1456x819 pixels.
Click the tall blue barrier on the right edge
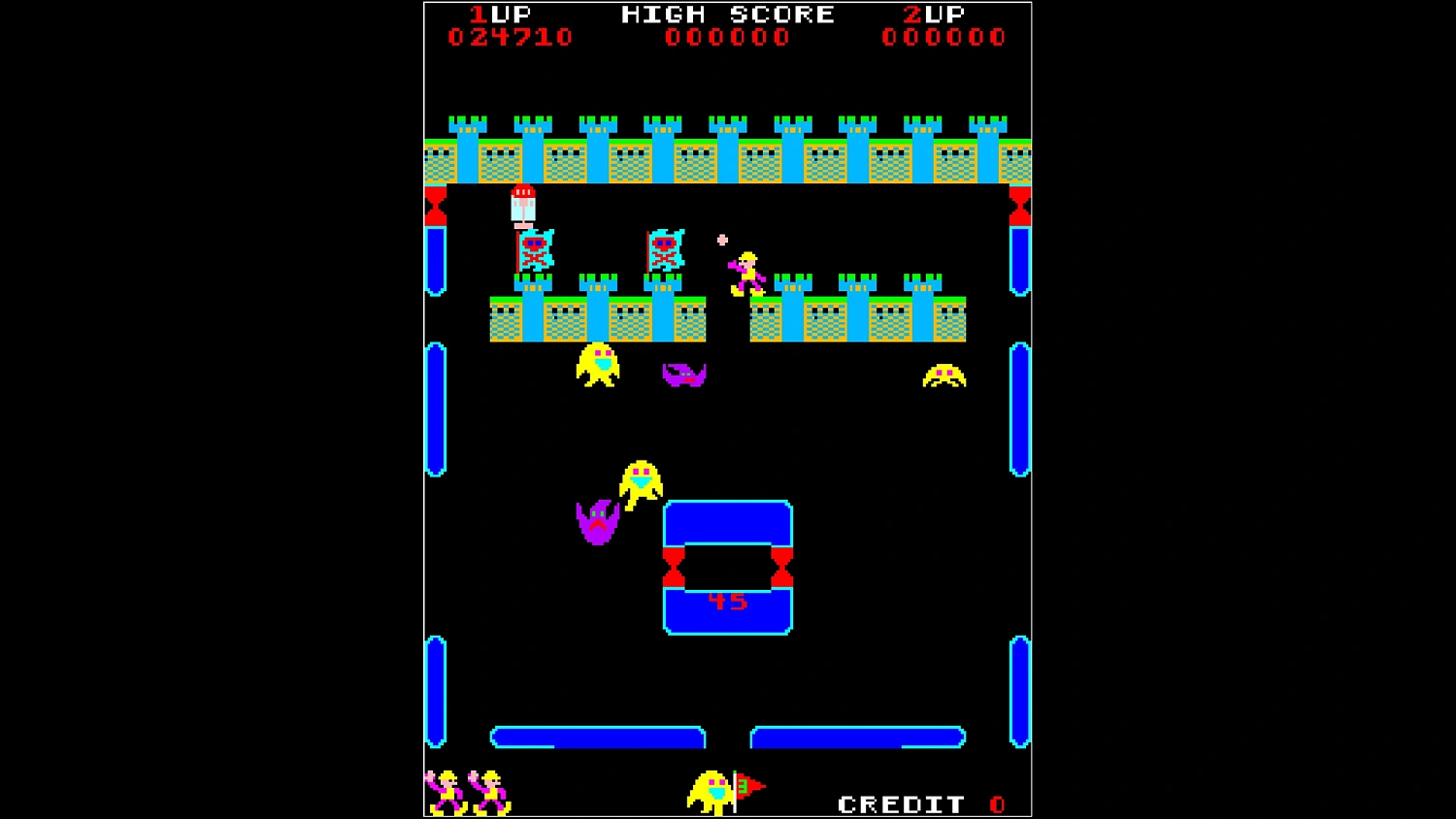[1021, 408]
